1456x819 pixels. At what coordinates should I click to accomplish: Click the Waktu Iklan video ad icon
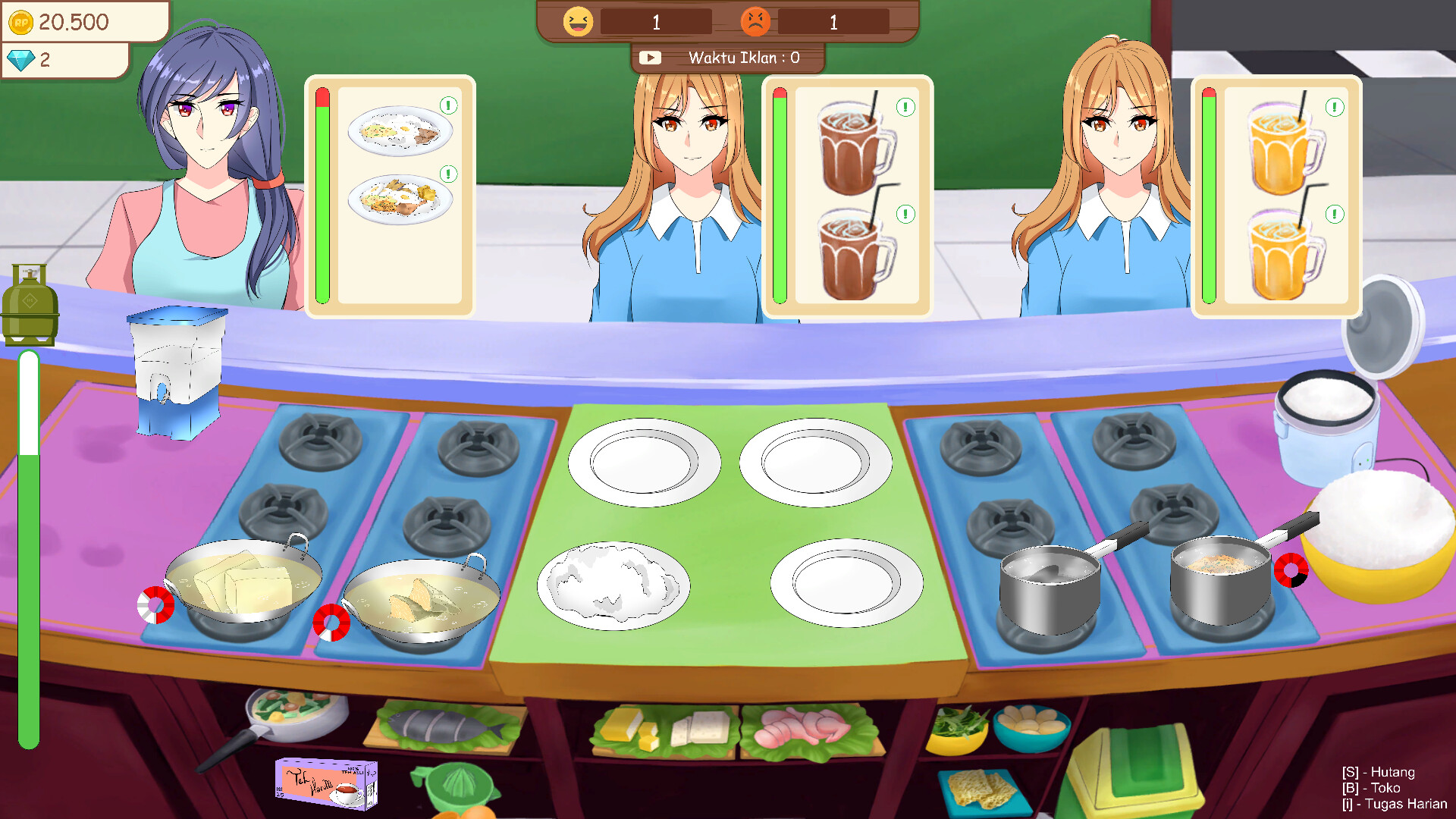tap(651, 56)
